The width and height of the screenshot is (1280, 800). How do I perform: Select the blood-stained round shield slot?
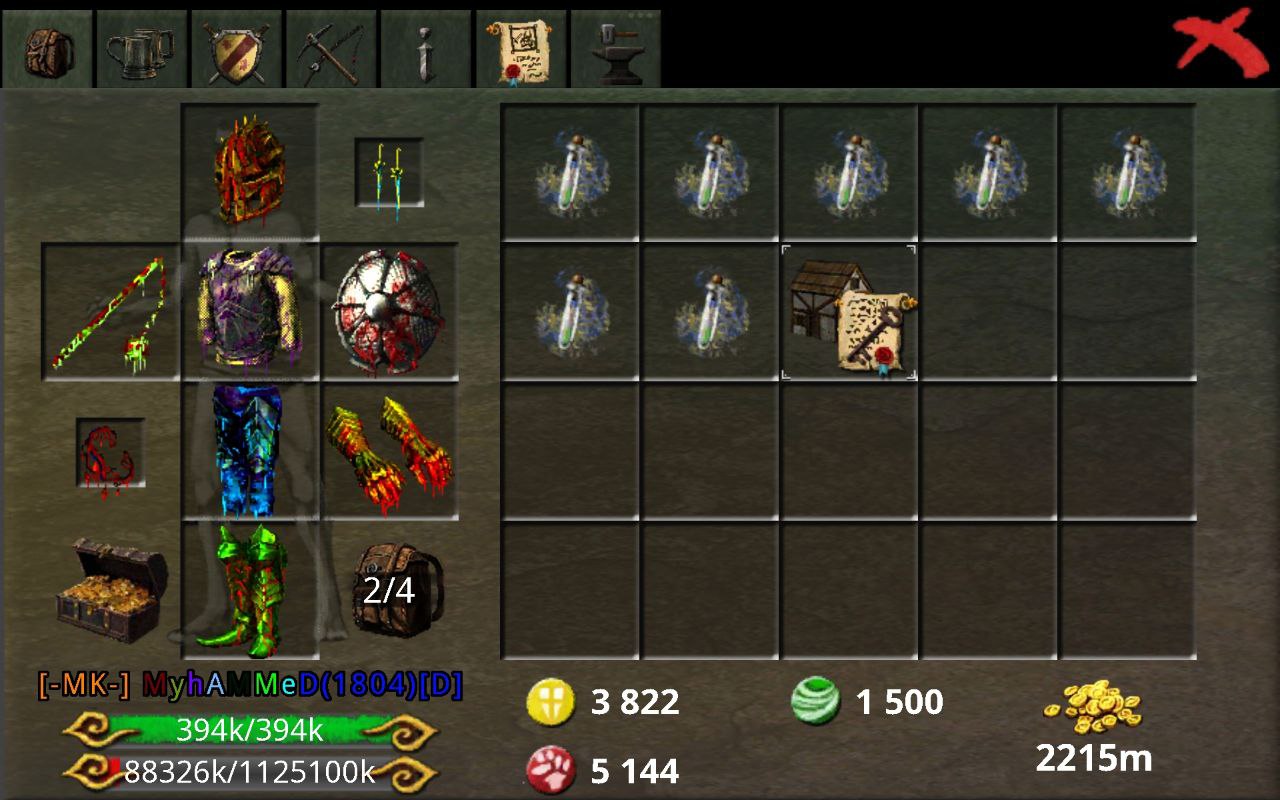pos(389,312)
